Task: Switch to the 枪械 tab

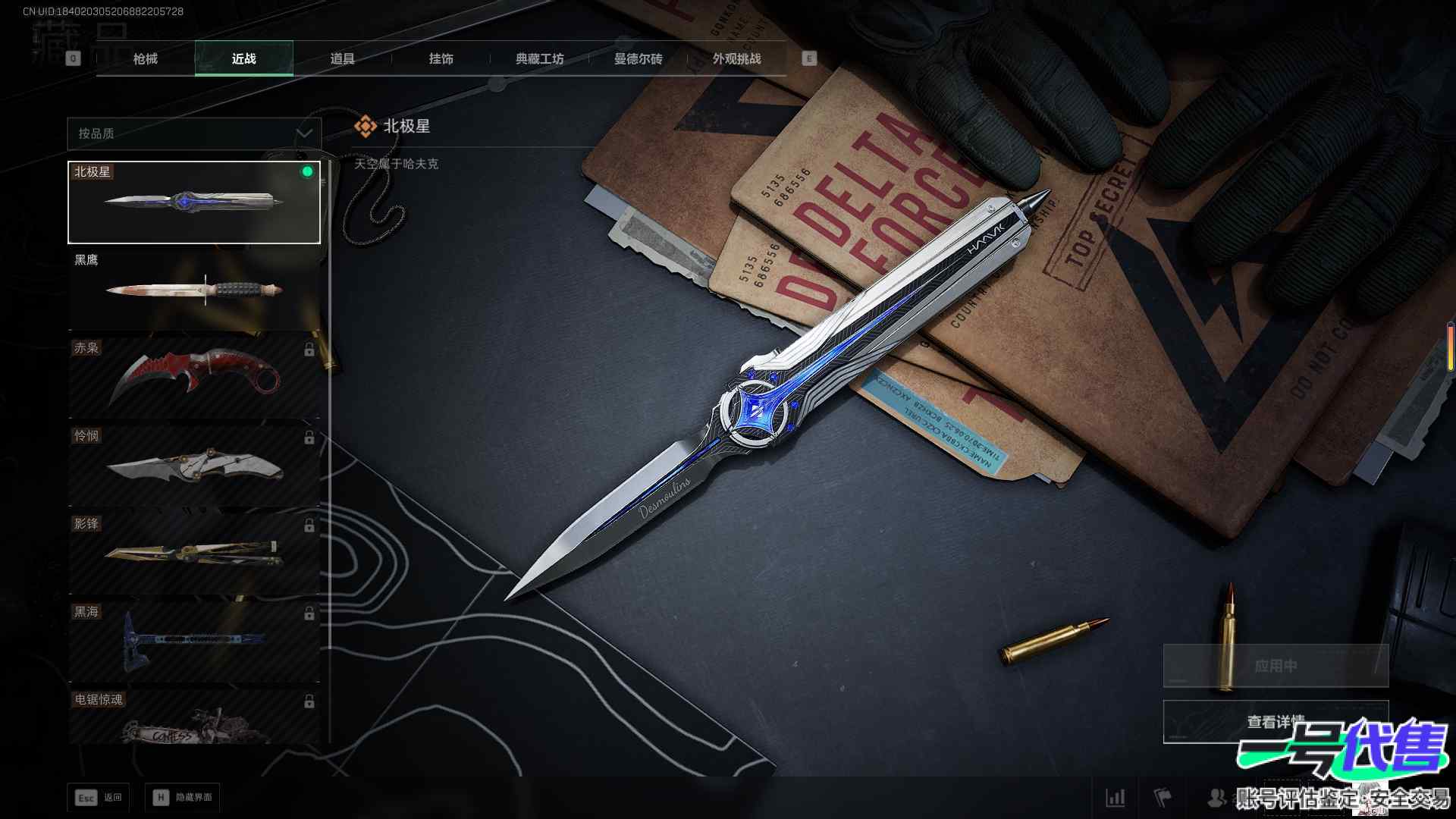Action: coord(146,59)
